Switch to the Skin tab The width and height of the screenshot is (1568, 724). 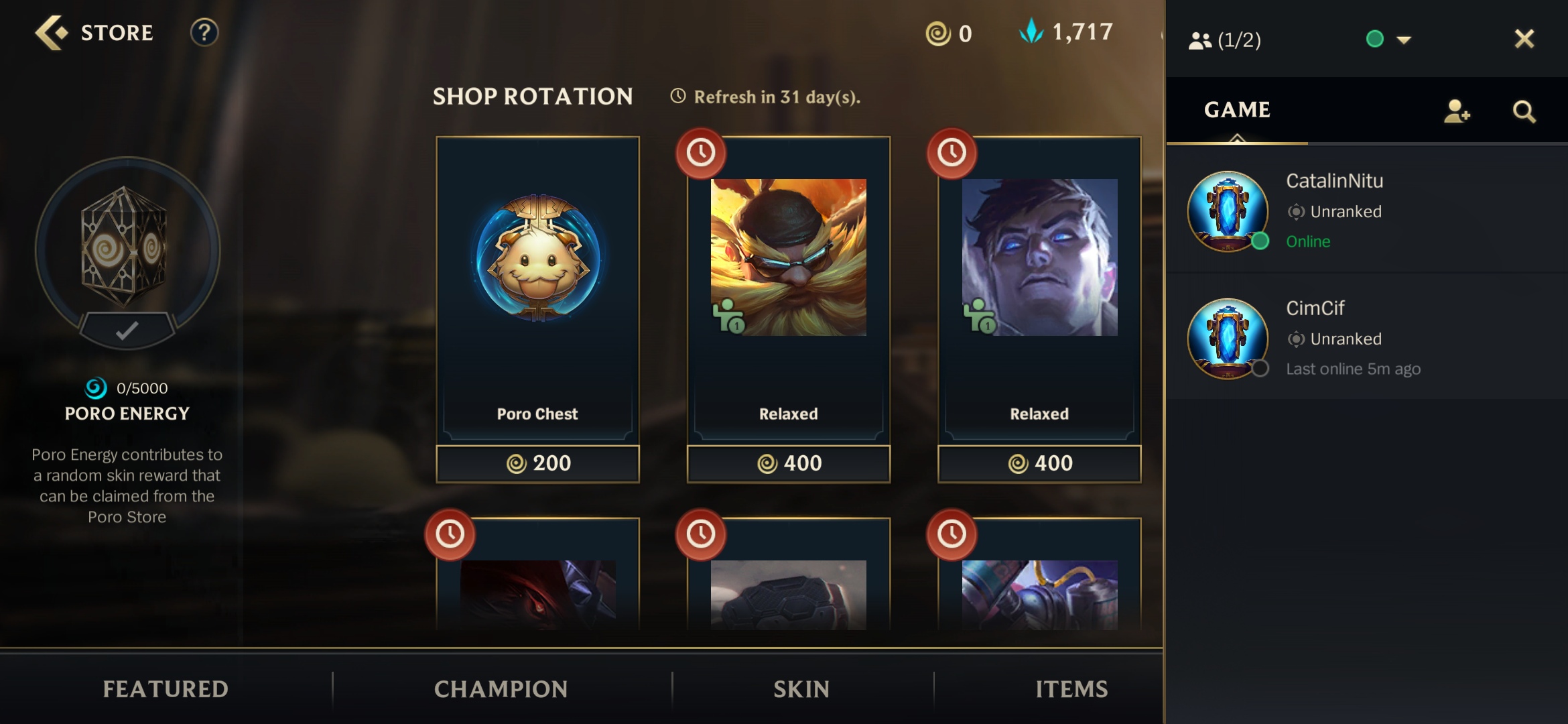point(801,688)
